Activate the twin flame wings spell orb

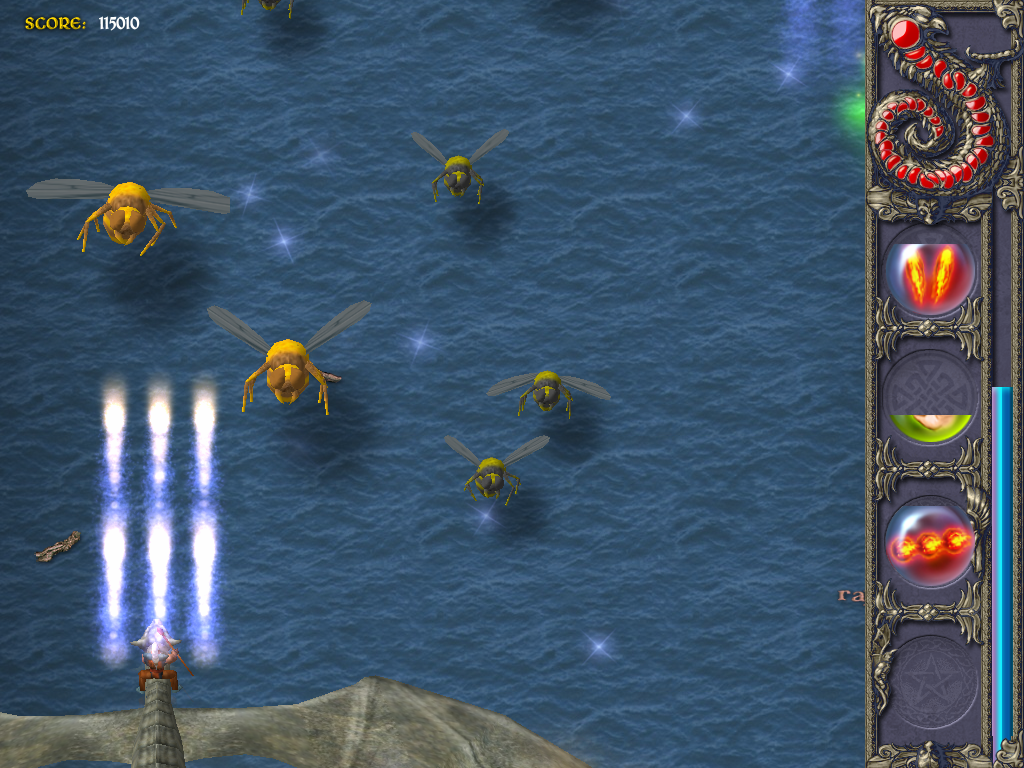coord(929,274)
